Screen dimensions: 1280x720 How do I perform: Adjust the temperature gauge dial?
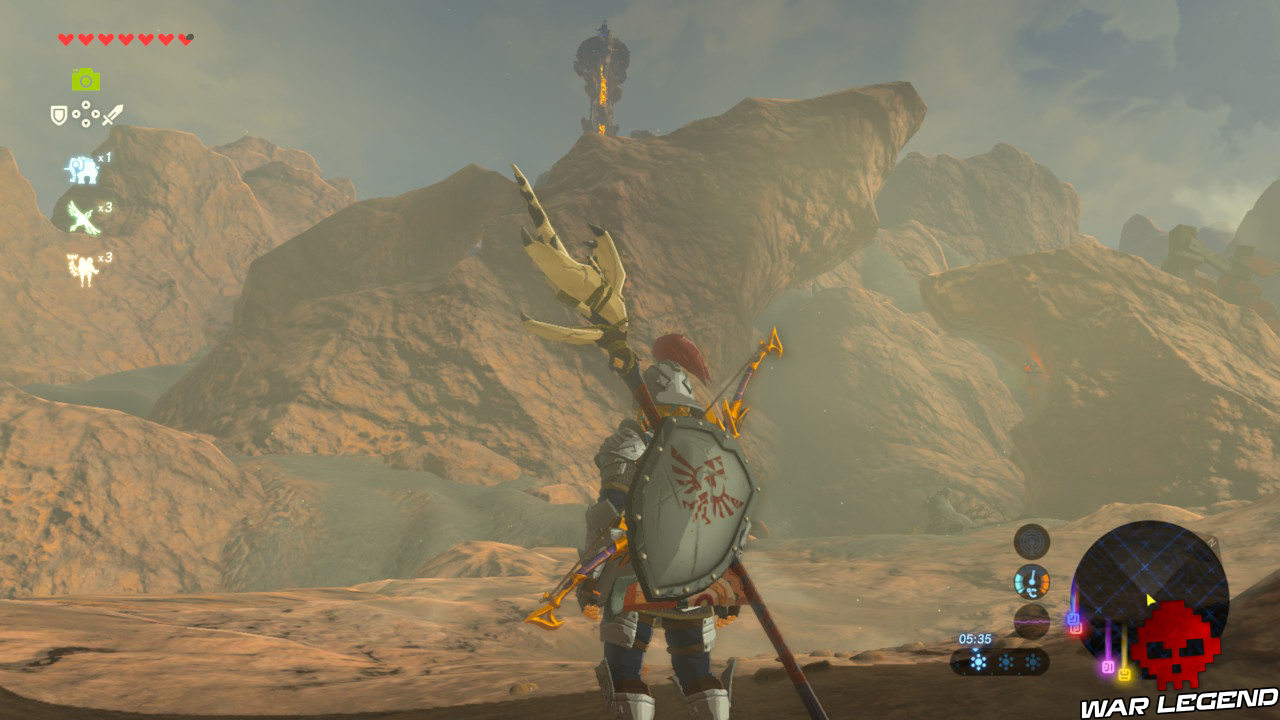(x=1032, y=581)
